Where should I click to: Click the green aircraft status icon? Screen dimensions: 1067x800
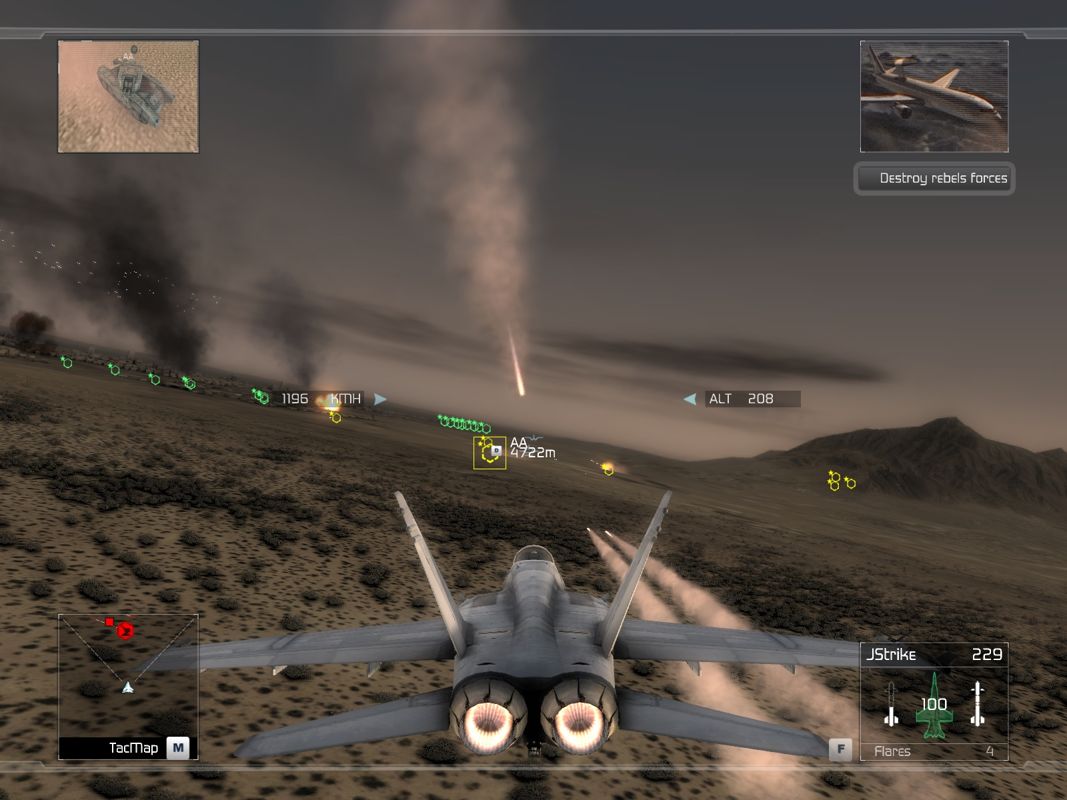(934, 705)
